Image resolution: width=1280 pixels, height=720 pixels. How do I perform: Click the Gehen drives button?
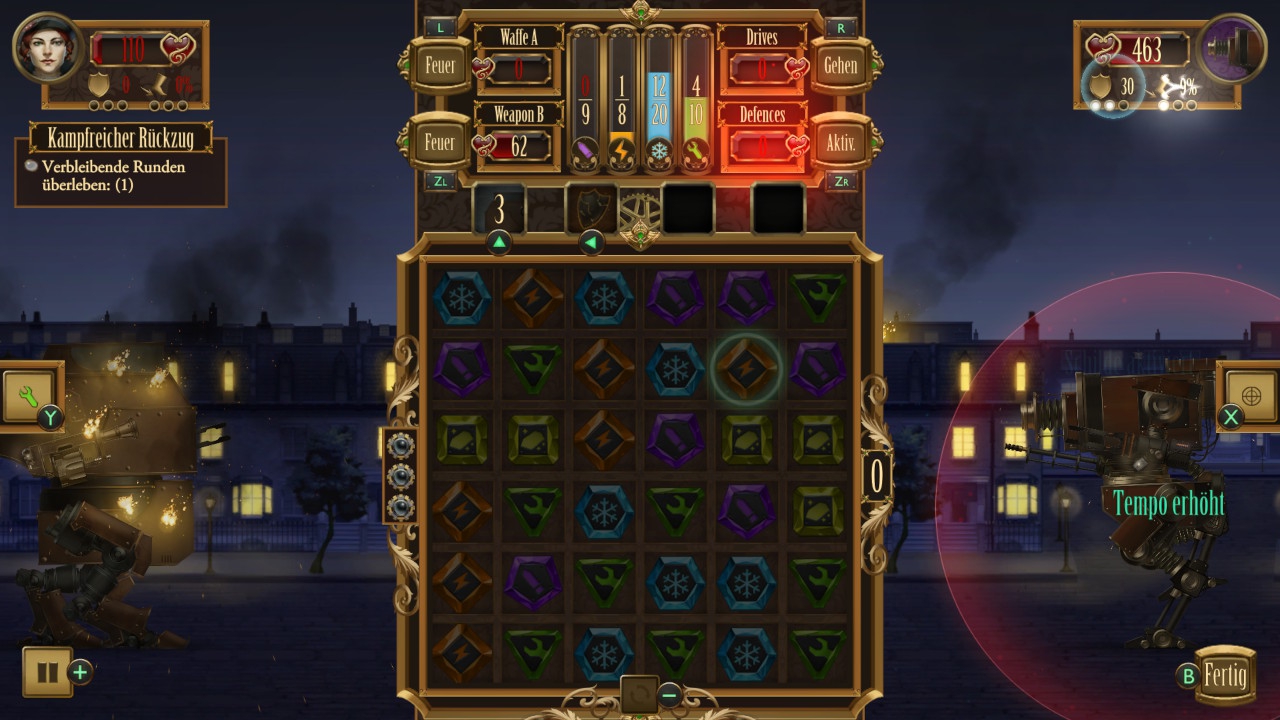pyautogui.click(x=841, y=66)
